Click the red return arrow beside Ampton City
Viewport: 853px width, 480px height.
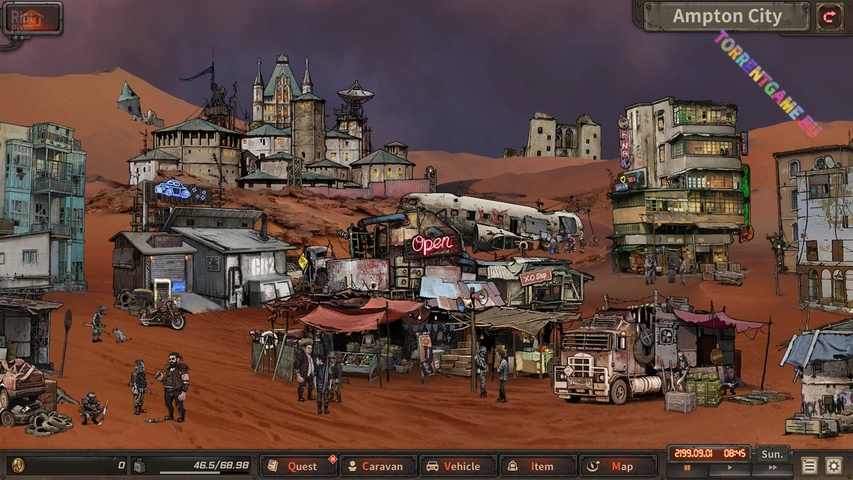pos(828,16)
